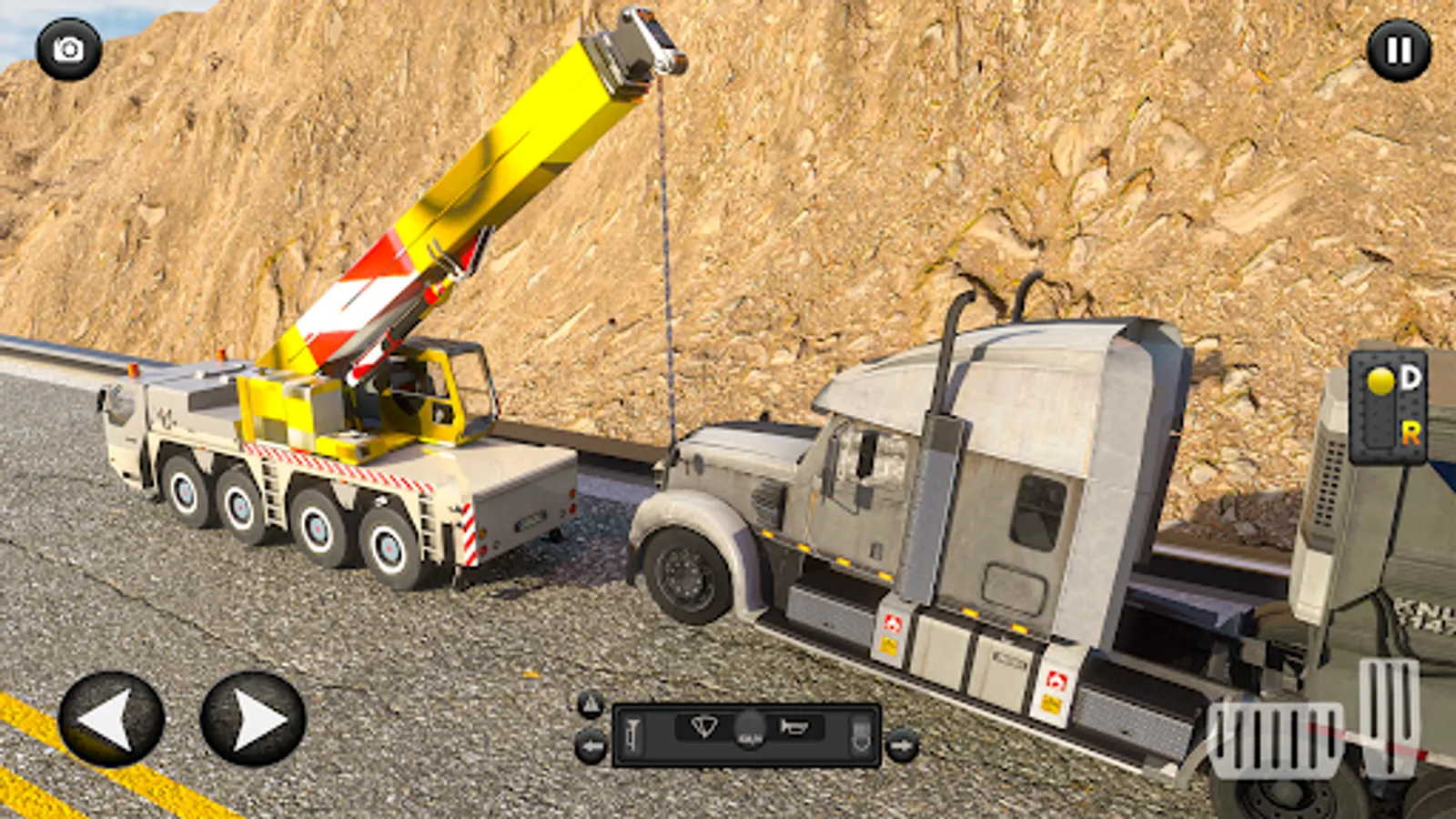The height and width of the screenshot is (819, 1456).
Task: Steer left with the left arrow
Action: pyautogui.click(x=111, y=719)
